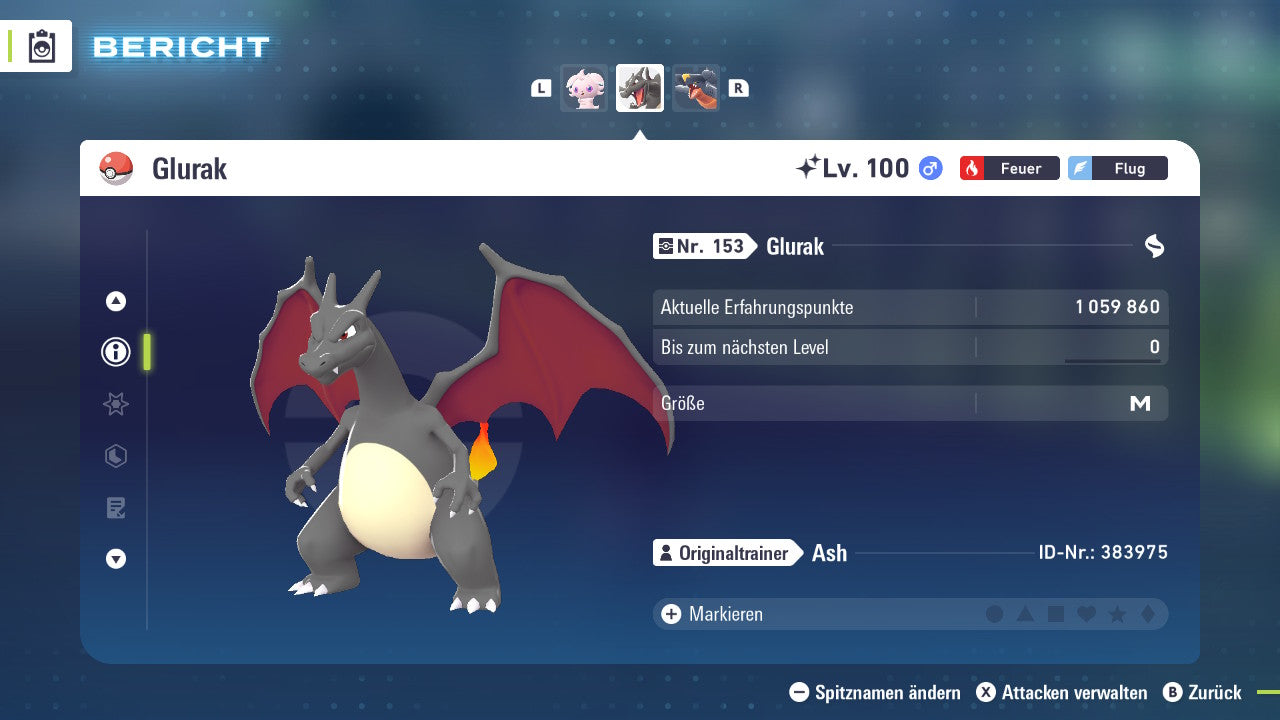Click the up arrow above the sidebar tabs
Screen dimensions: 1280x720
point(115,300)
